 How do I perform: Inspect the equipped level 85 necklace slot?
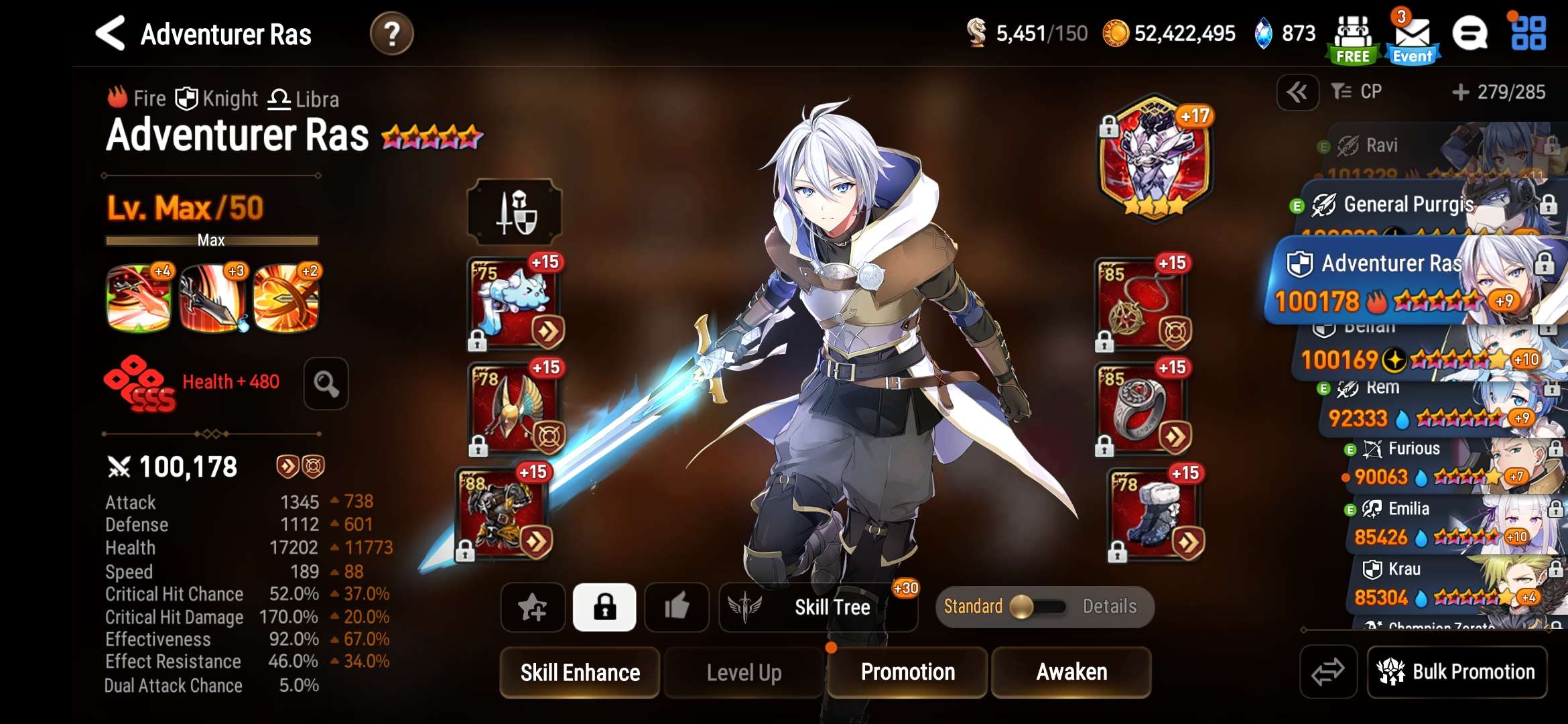(x=1141, y=305)
